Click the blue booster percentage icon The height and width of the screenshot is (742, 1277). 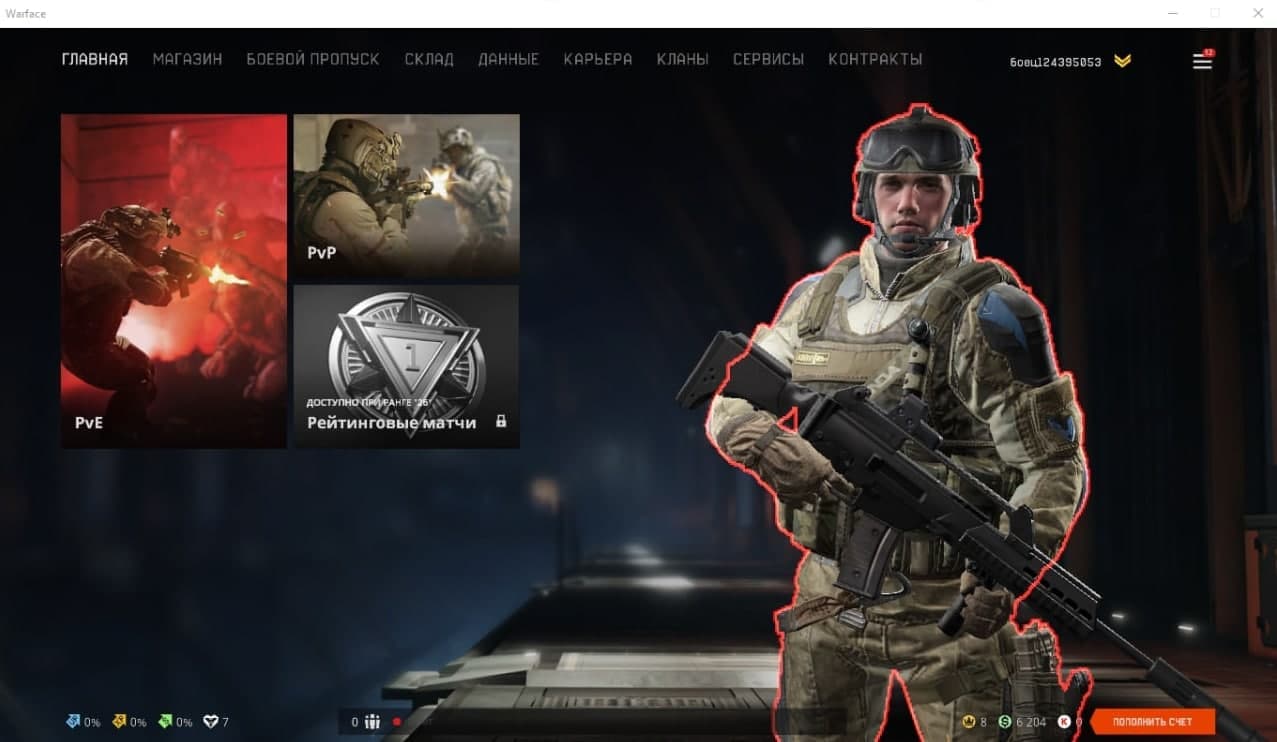click(x=73, y=721)
